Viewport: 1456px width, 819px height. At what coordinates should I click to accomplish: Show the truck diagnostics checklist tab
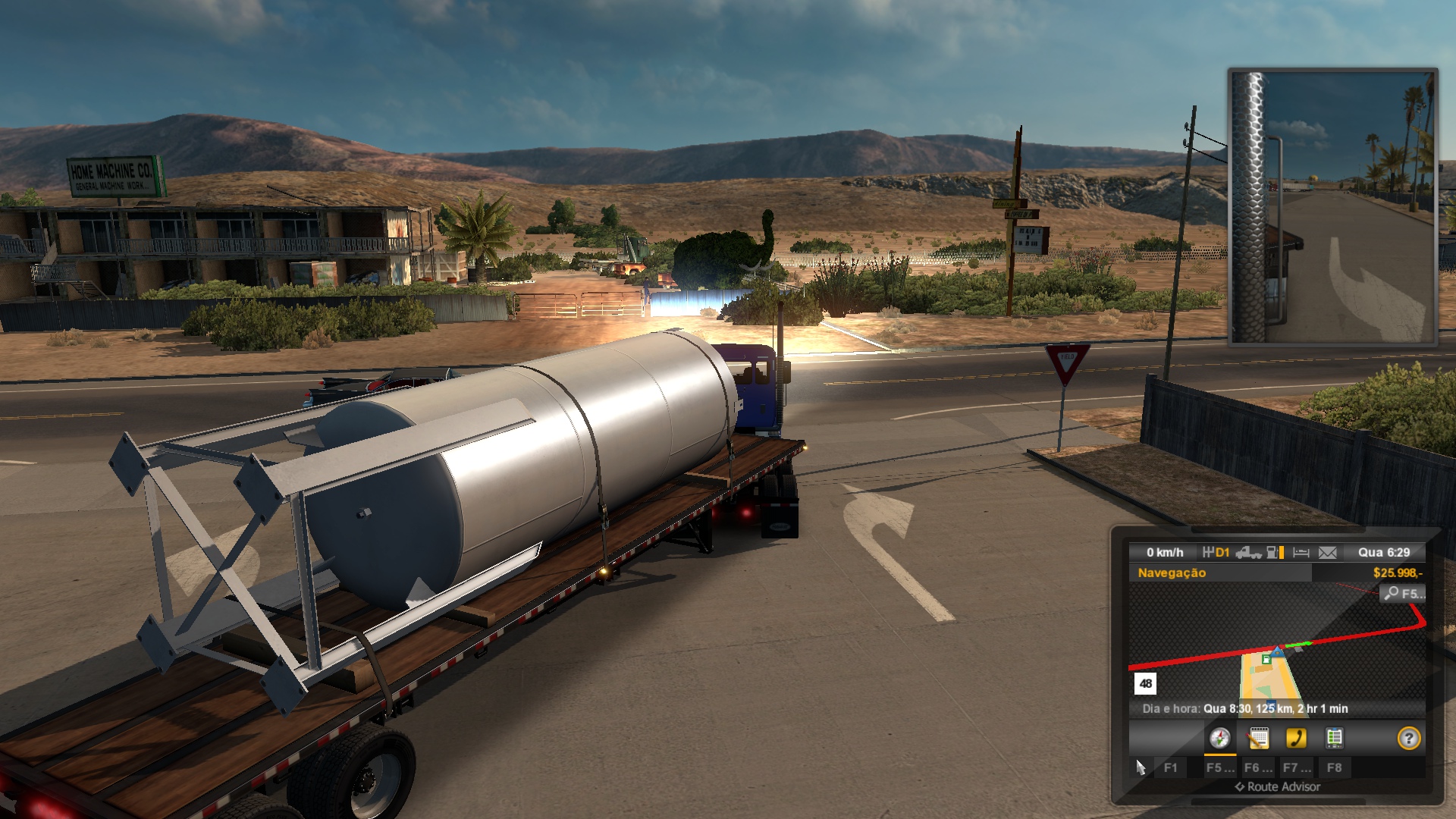click(x=1334, y=738)
